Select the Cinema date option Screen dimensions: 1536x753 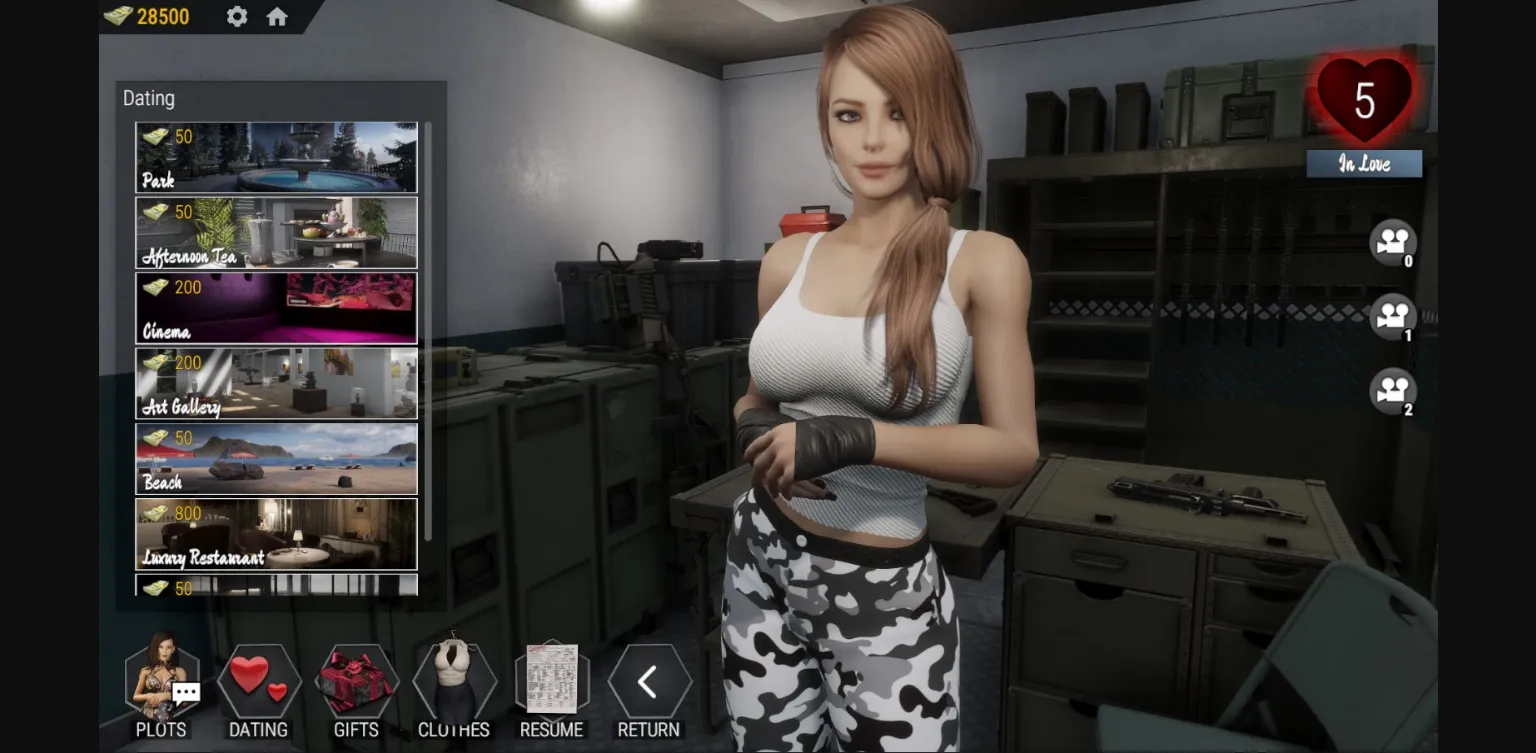[x=276, y=307]
